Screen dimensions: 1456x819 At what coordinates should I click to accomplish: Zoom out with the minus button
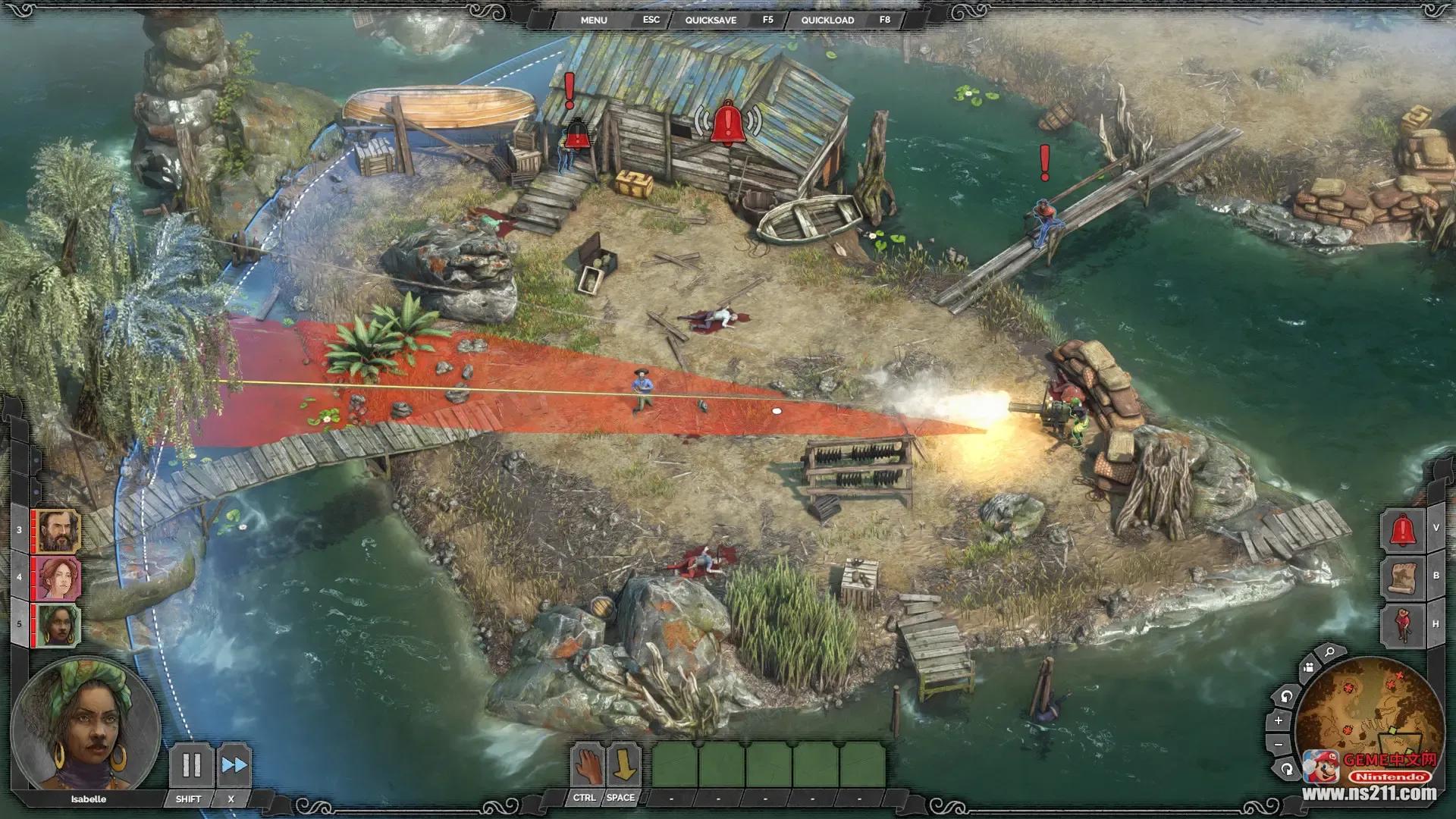pyautogui.click(x=1279, y=745)
